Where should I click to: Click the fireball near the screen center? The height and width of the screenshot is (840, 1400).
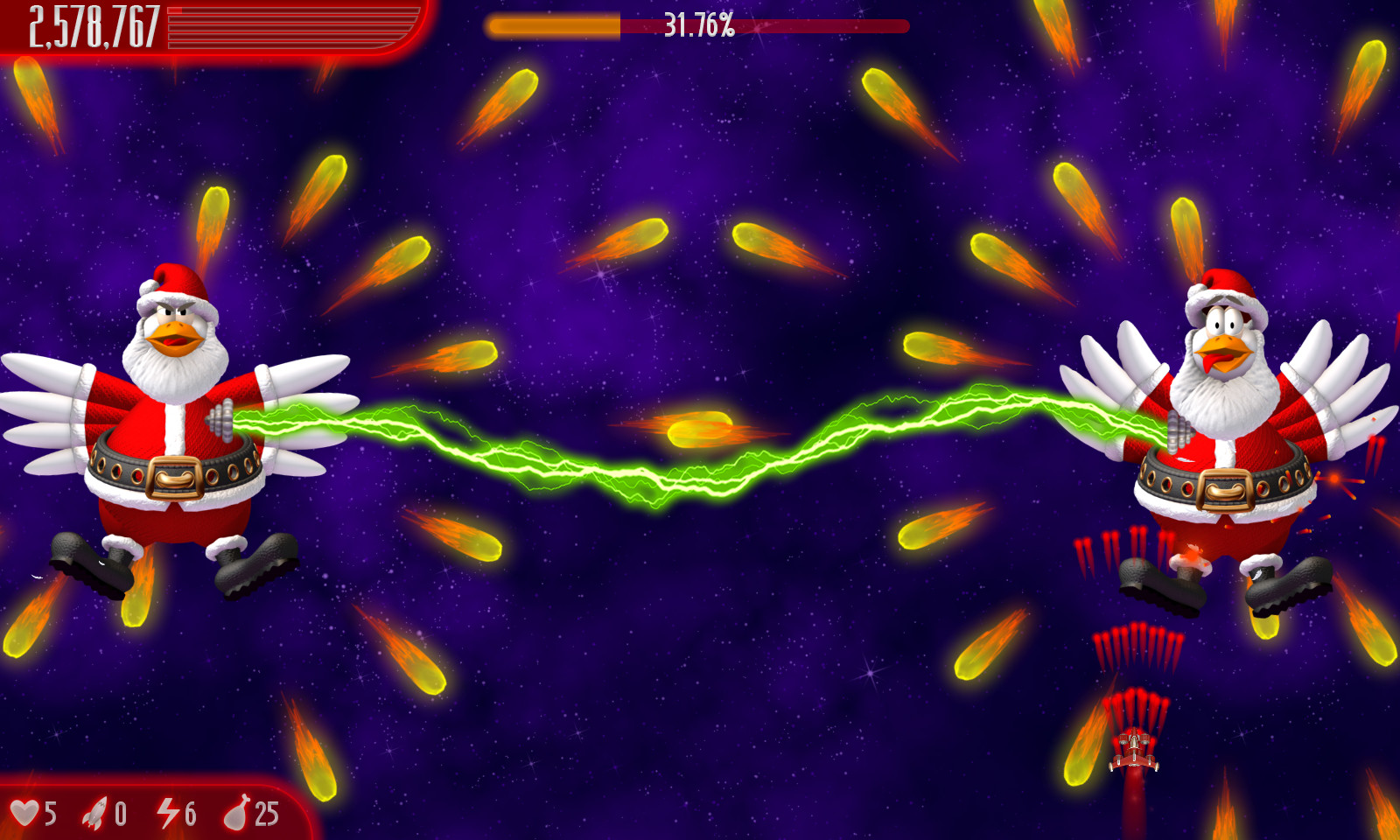pyautogui.click(x=700, y=429)
